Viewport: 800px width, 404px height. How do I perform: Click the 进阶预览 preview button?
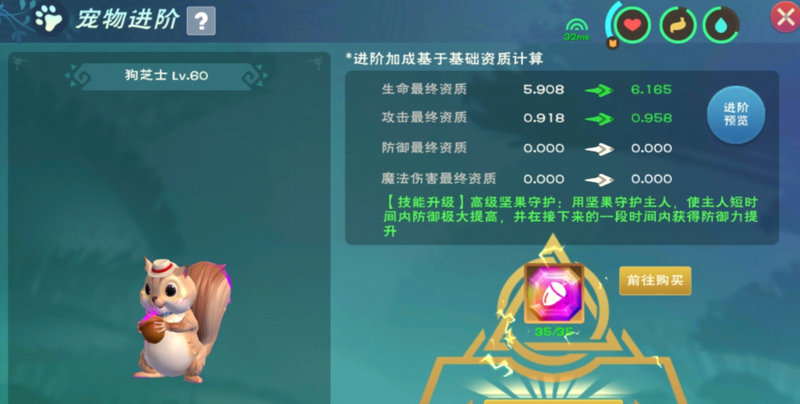(x=735, y=115)
